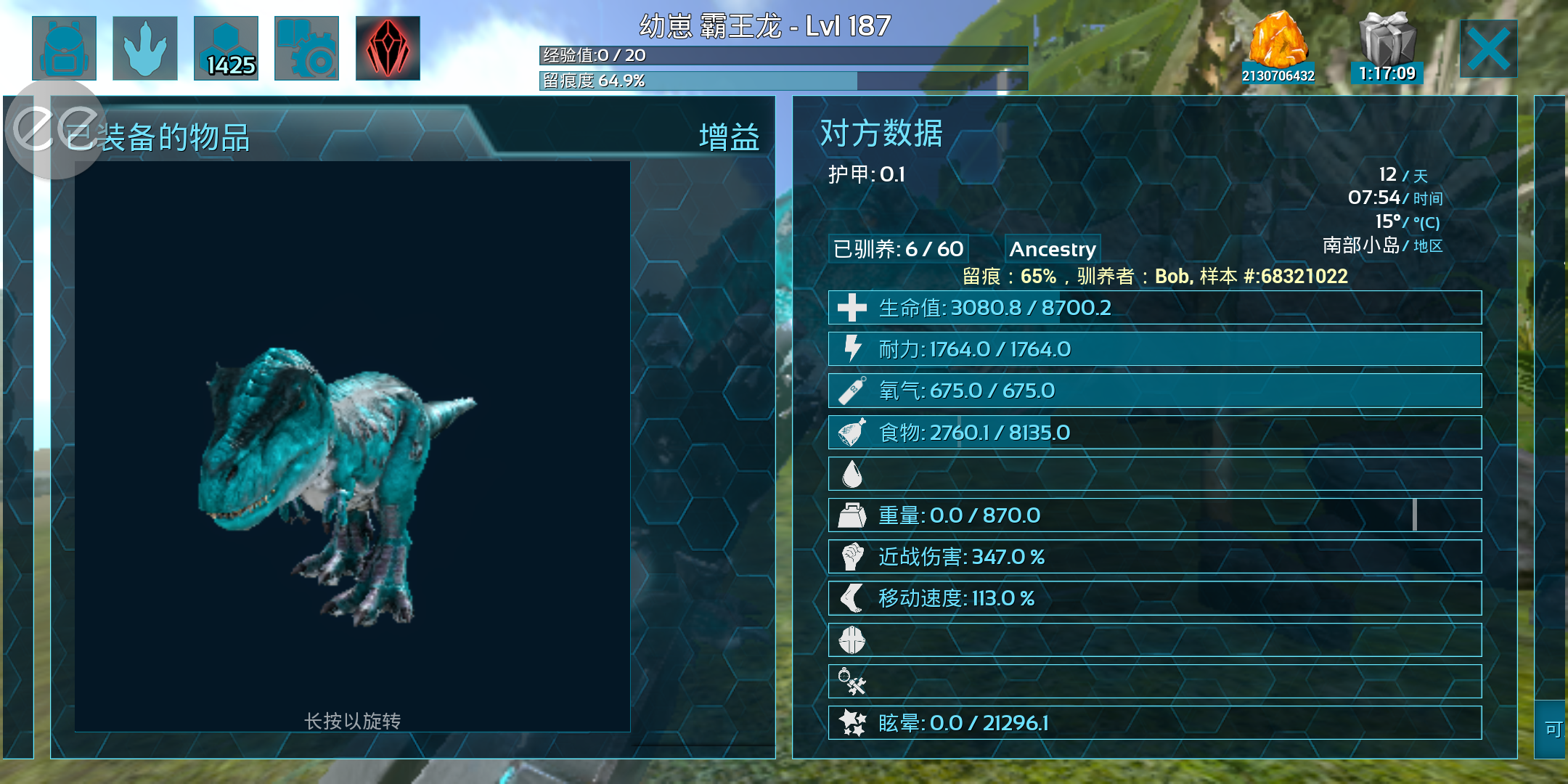Tap the floating ee overlay button

[55, 128]
